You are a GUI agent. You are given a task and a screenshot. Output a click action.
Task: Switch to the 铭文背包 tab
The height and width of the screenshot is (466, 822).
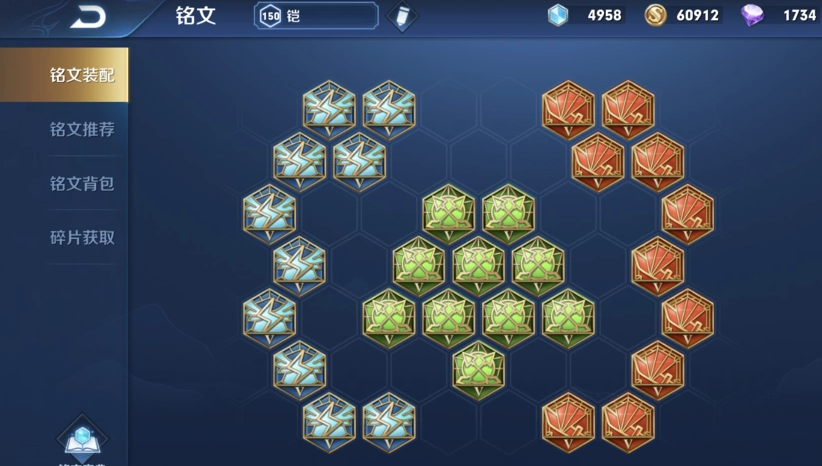tap(82, 184)
